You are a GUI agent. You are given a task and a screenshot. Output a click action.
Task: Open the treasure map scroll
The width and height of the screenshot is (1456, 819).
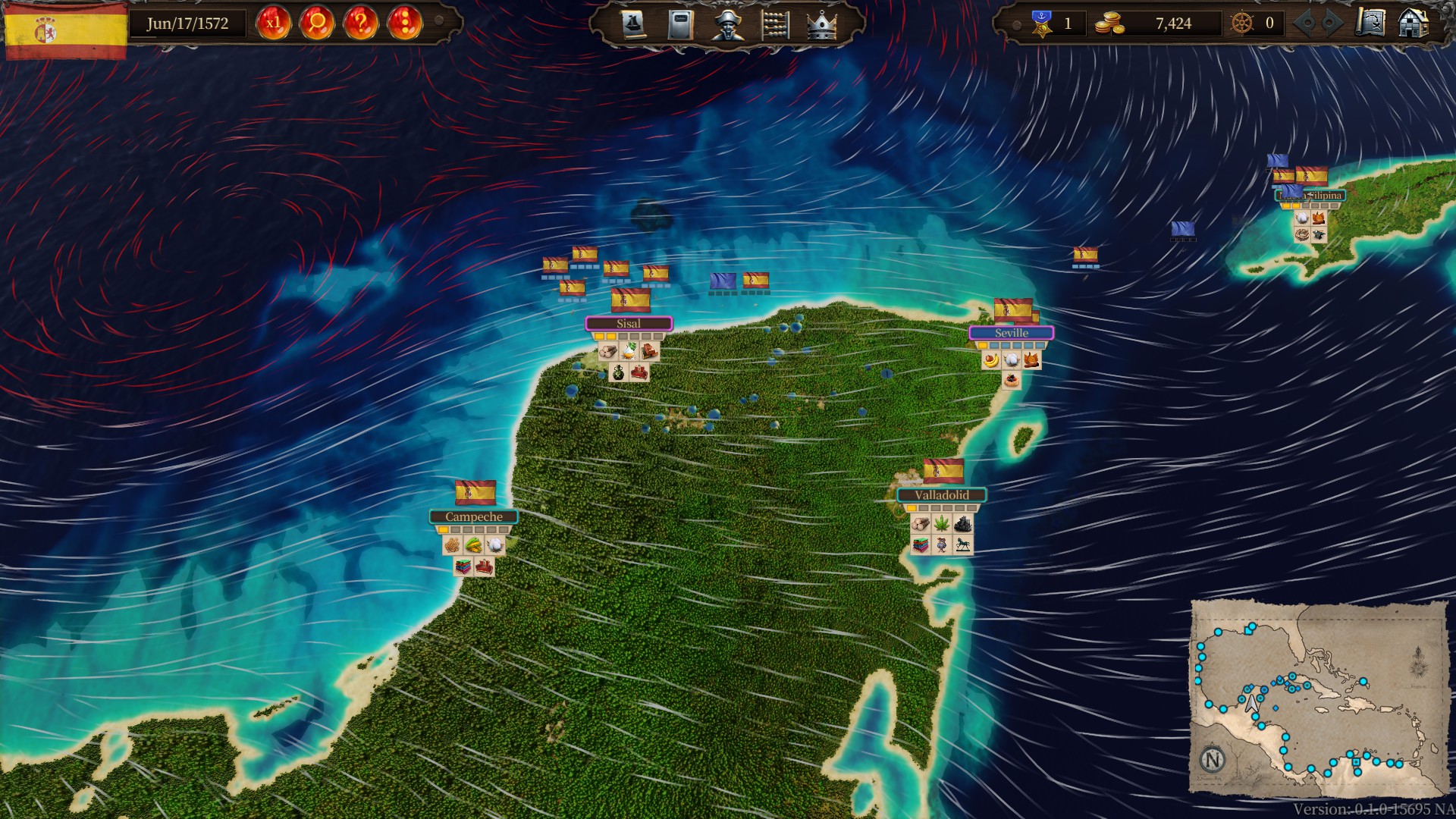point(1370,23)
